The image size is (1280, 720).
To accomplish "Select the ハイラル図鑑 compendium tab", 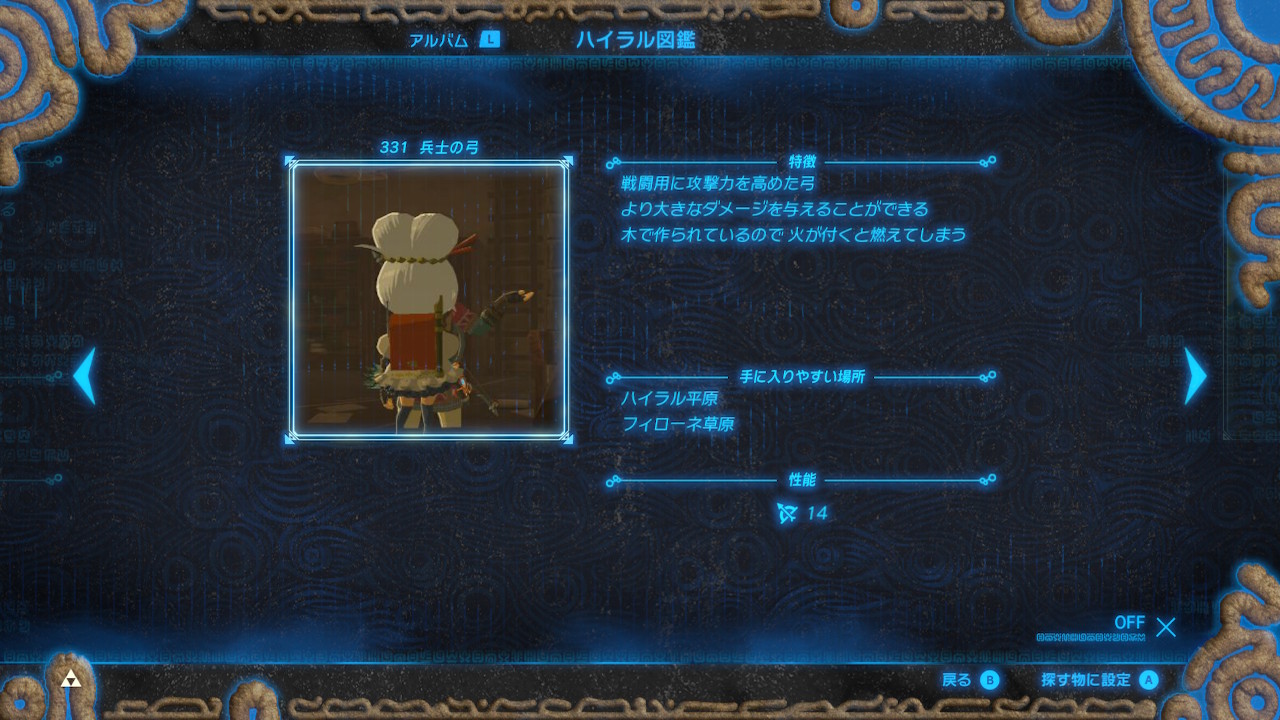I will pos(635,40).
